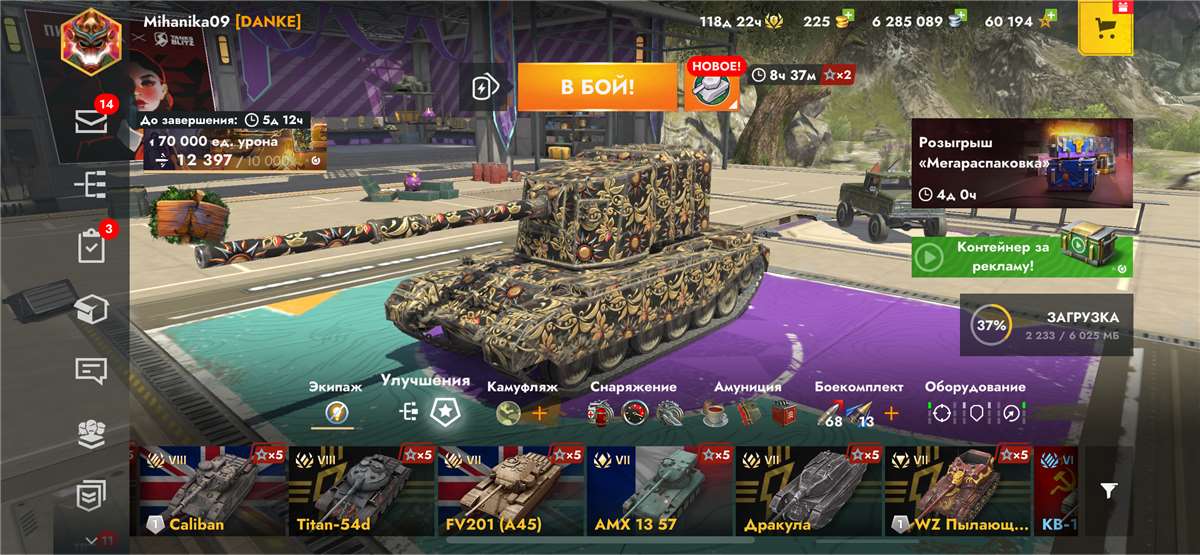Open the shop cart button
This screenshot has height=555, width=1200.
coord(1105,28)
